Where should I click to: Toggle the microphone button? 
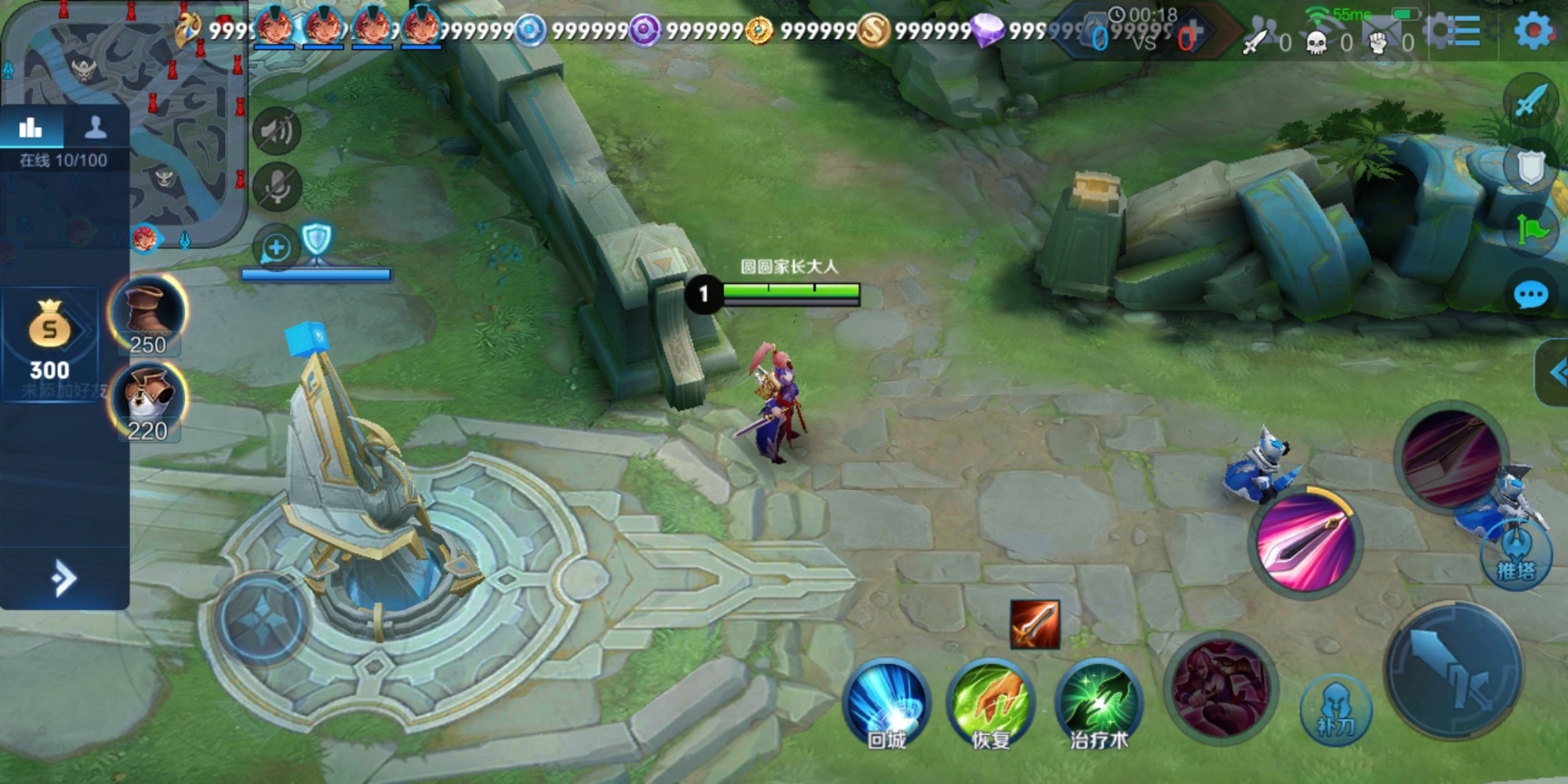[x=277, y=187]
